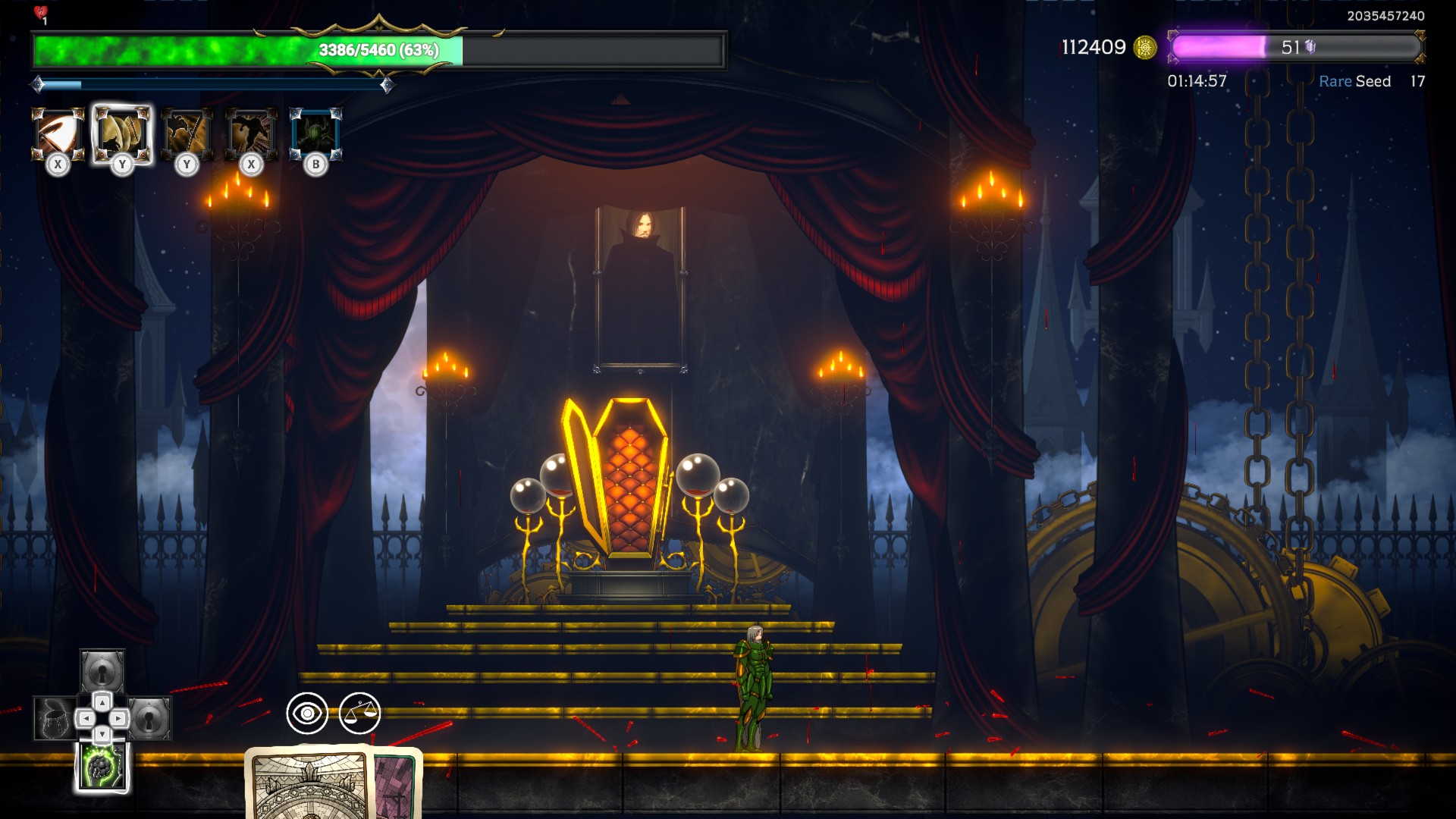Choose the highlighted golden shield ability
1456x819 pixels.
click(x=122, y=134)
